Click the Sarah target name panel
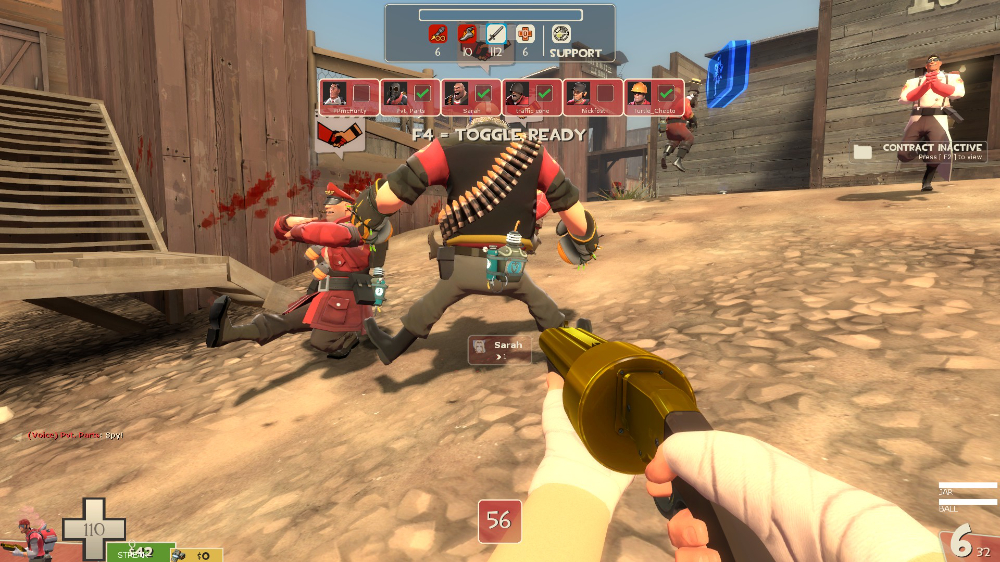The height and width of the screenshot is (562, 1000). click(500, 349)
